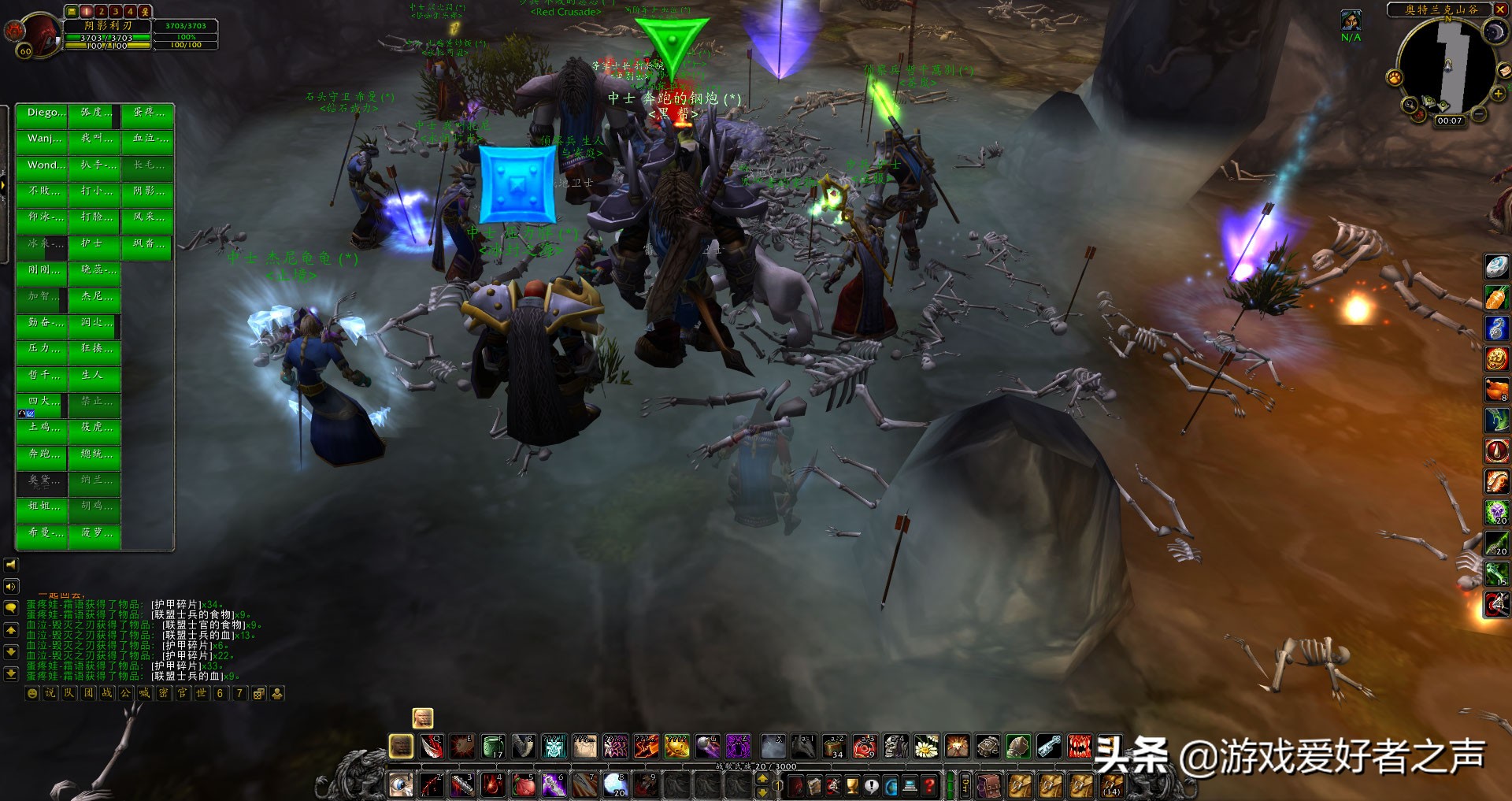
Task: Use the daisy flower item on the action bar
Action: pos(926,746)
